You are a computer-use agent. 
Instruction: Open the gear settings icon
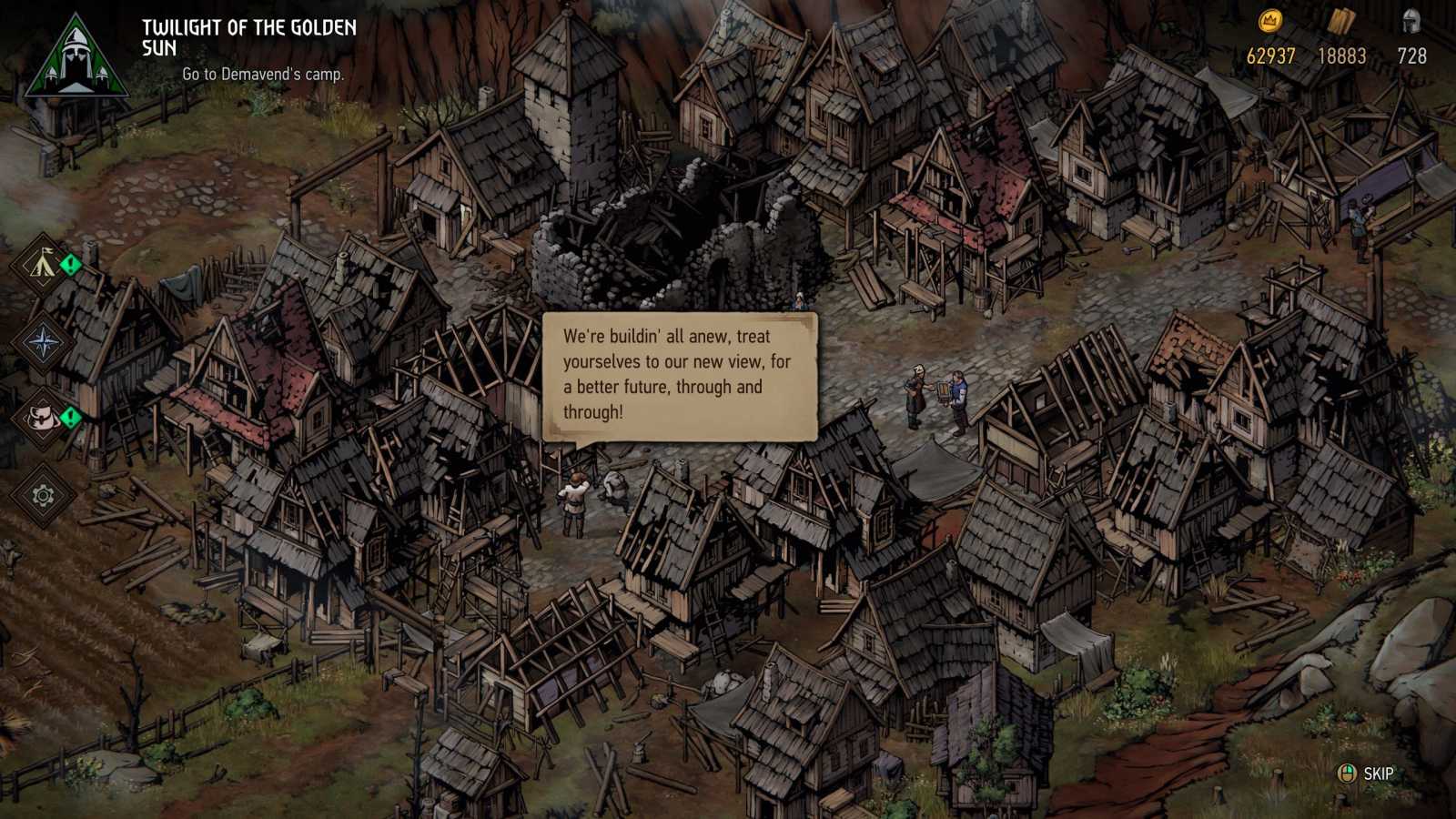point(43,496)
